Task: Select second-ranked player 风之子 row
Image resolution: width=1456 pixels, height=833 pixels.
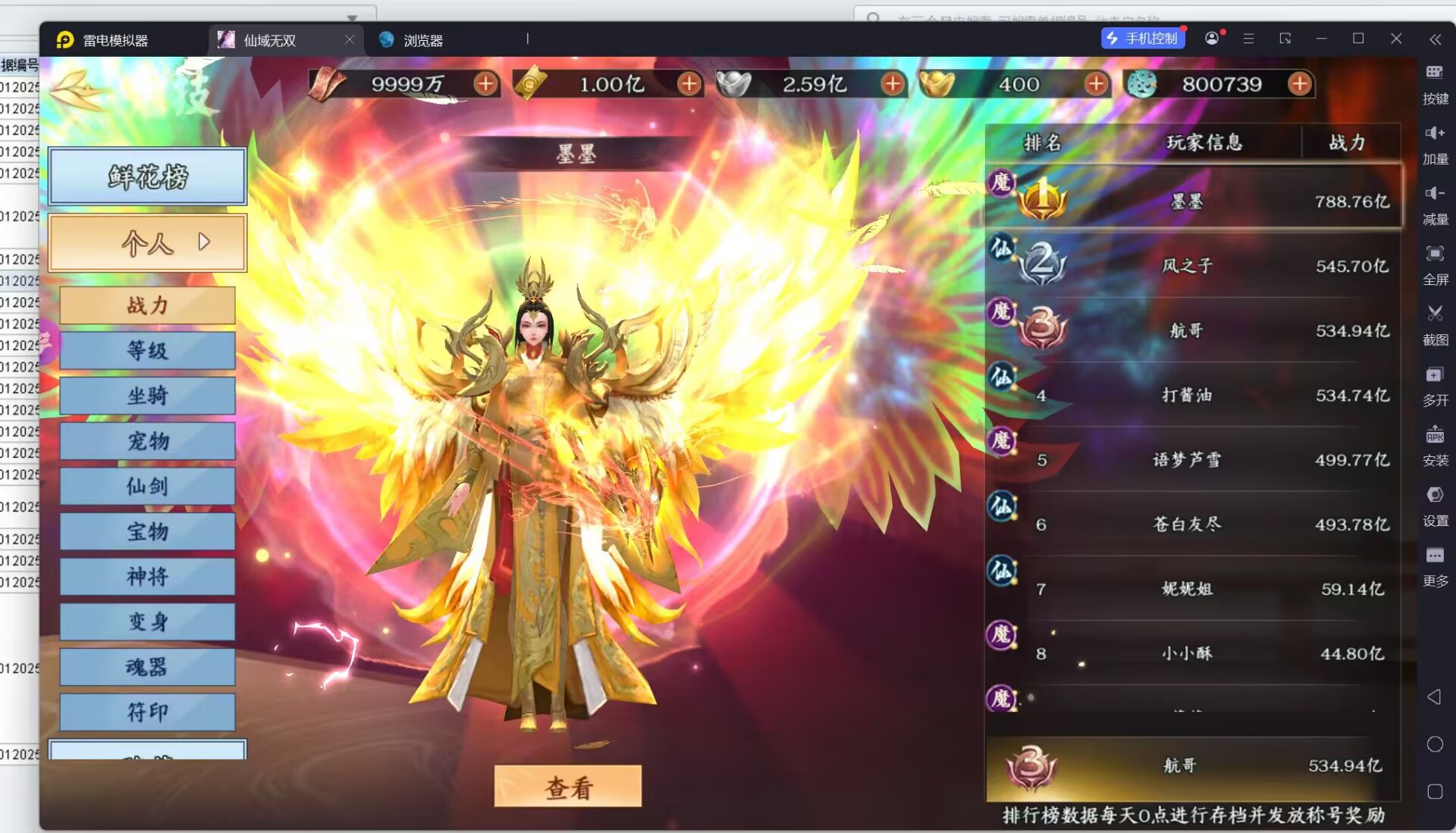Action: click(x=1192, y=266)
